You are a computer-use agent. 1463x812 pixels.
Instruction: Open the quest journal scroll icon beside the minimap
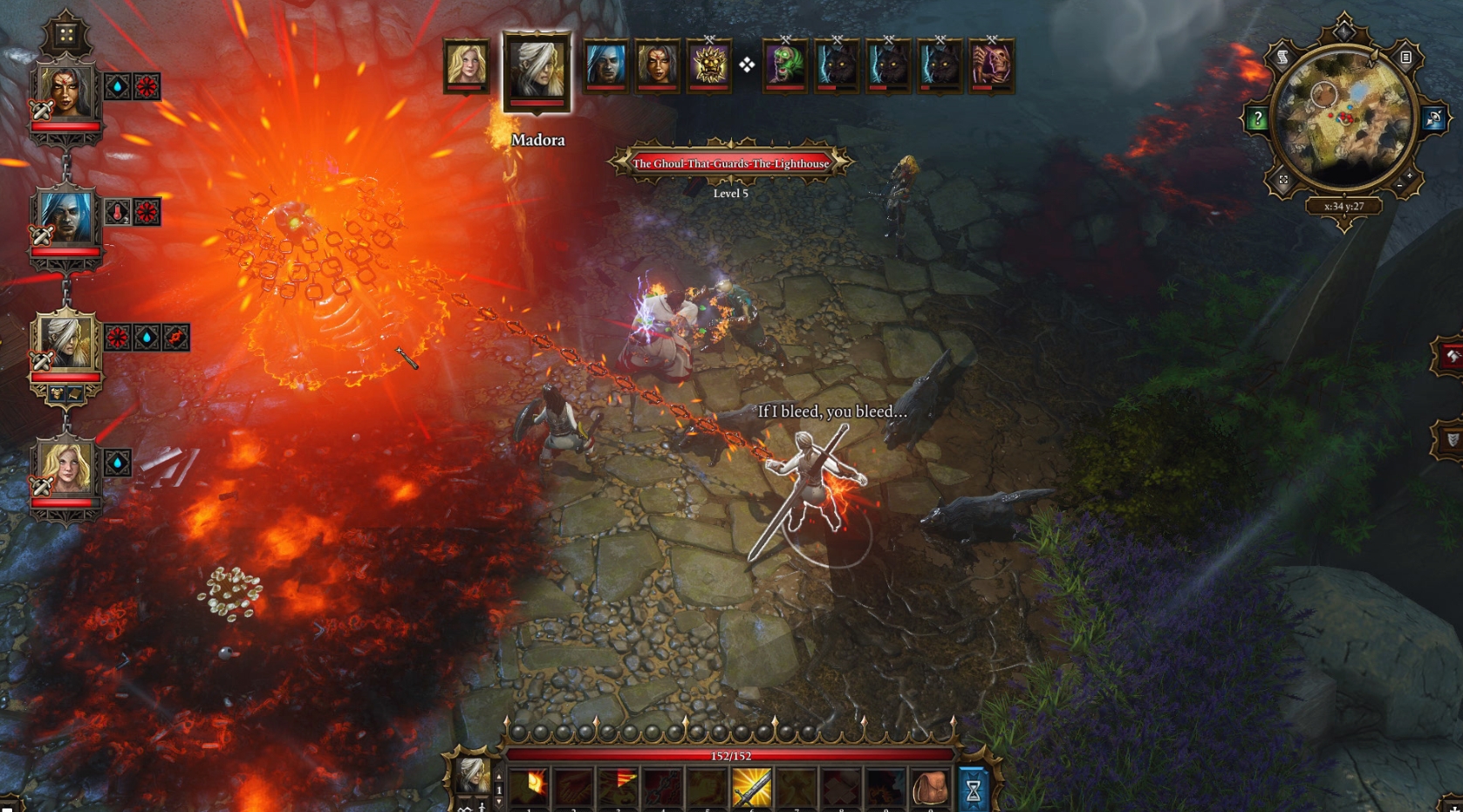coord(1282,58)
